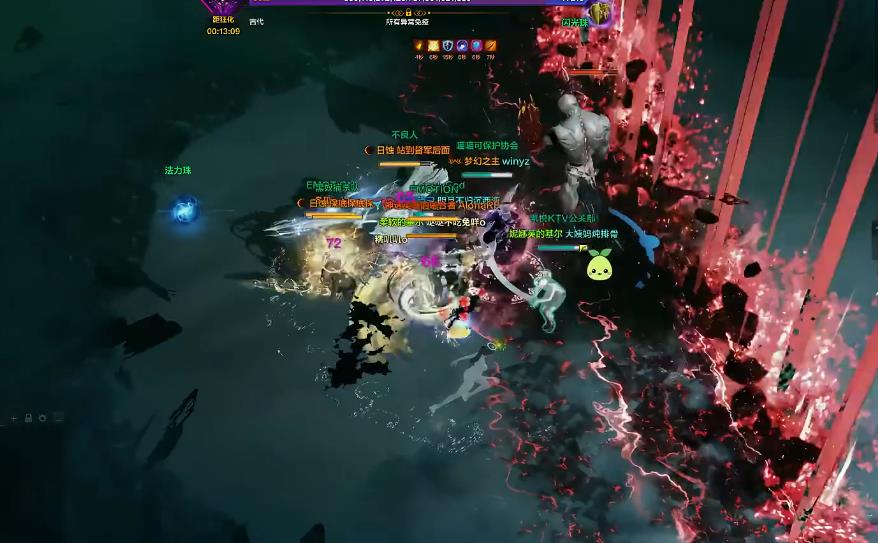Viewport: 878px width, 543px height.
Task: Select the boss emblem by the health bar
Action: (599, 11)
